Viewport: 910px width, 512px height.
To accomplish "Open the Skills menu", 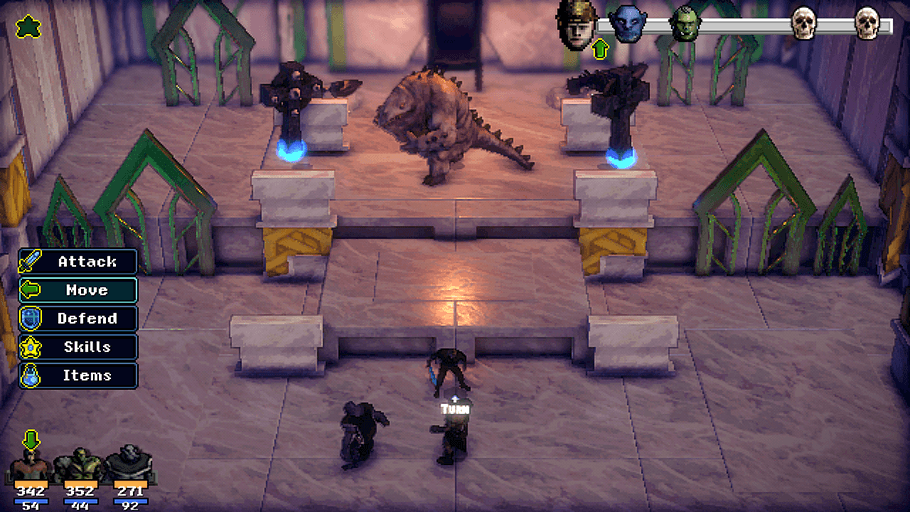I will (x=78, y=347).
